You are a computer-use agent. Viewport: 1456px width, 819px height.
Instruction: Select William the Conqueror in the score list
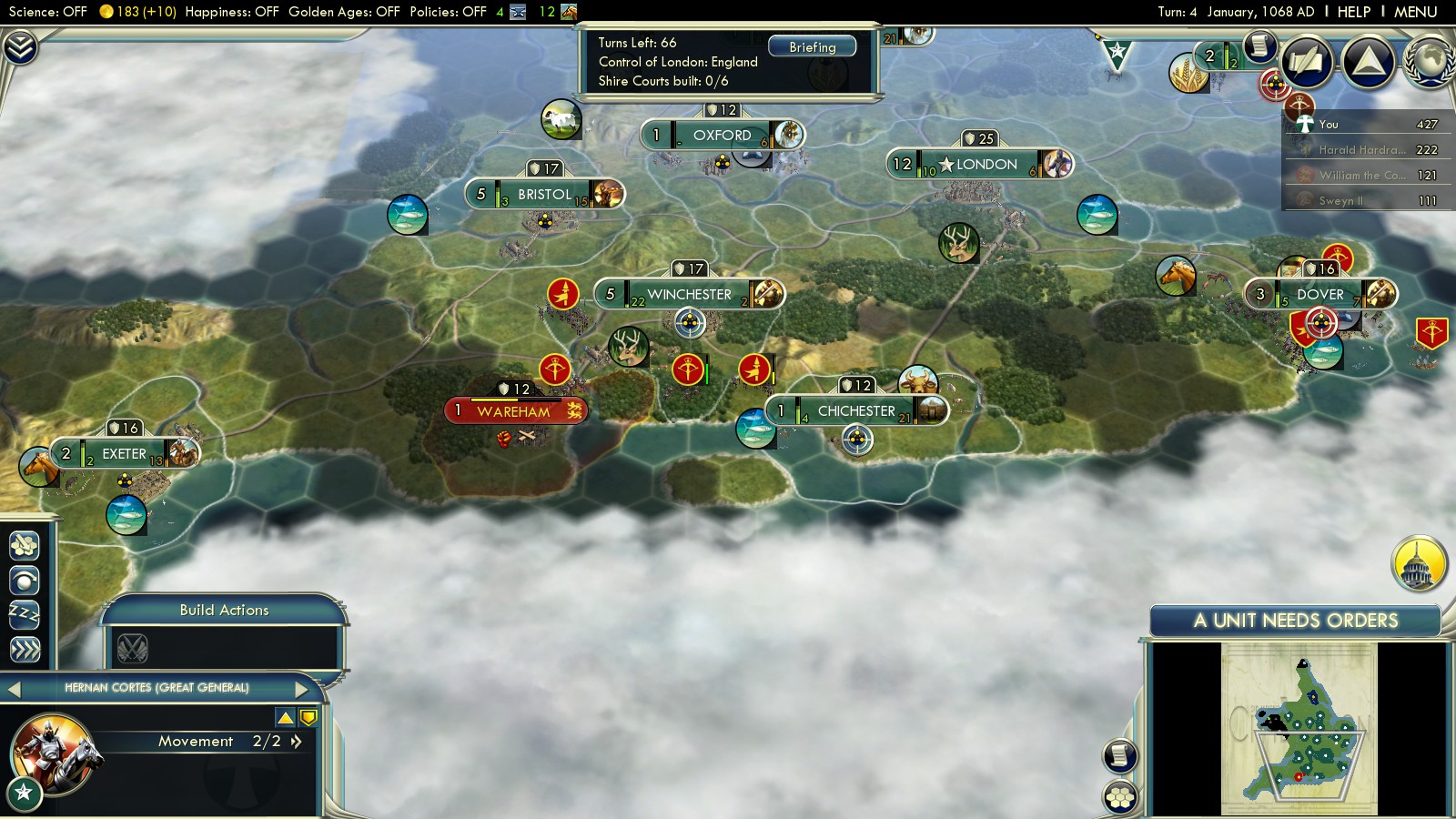tap(1360, 176)
